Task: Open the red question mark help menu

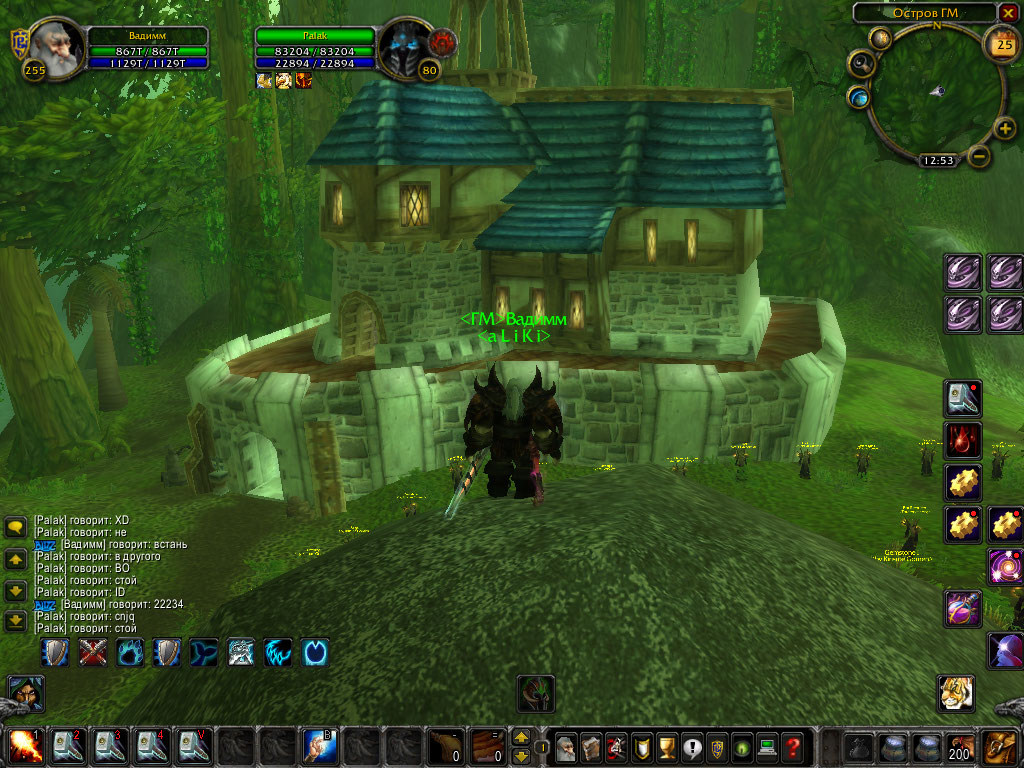Action: [792, 746]
